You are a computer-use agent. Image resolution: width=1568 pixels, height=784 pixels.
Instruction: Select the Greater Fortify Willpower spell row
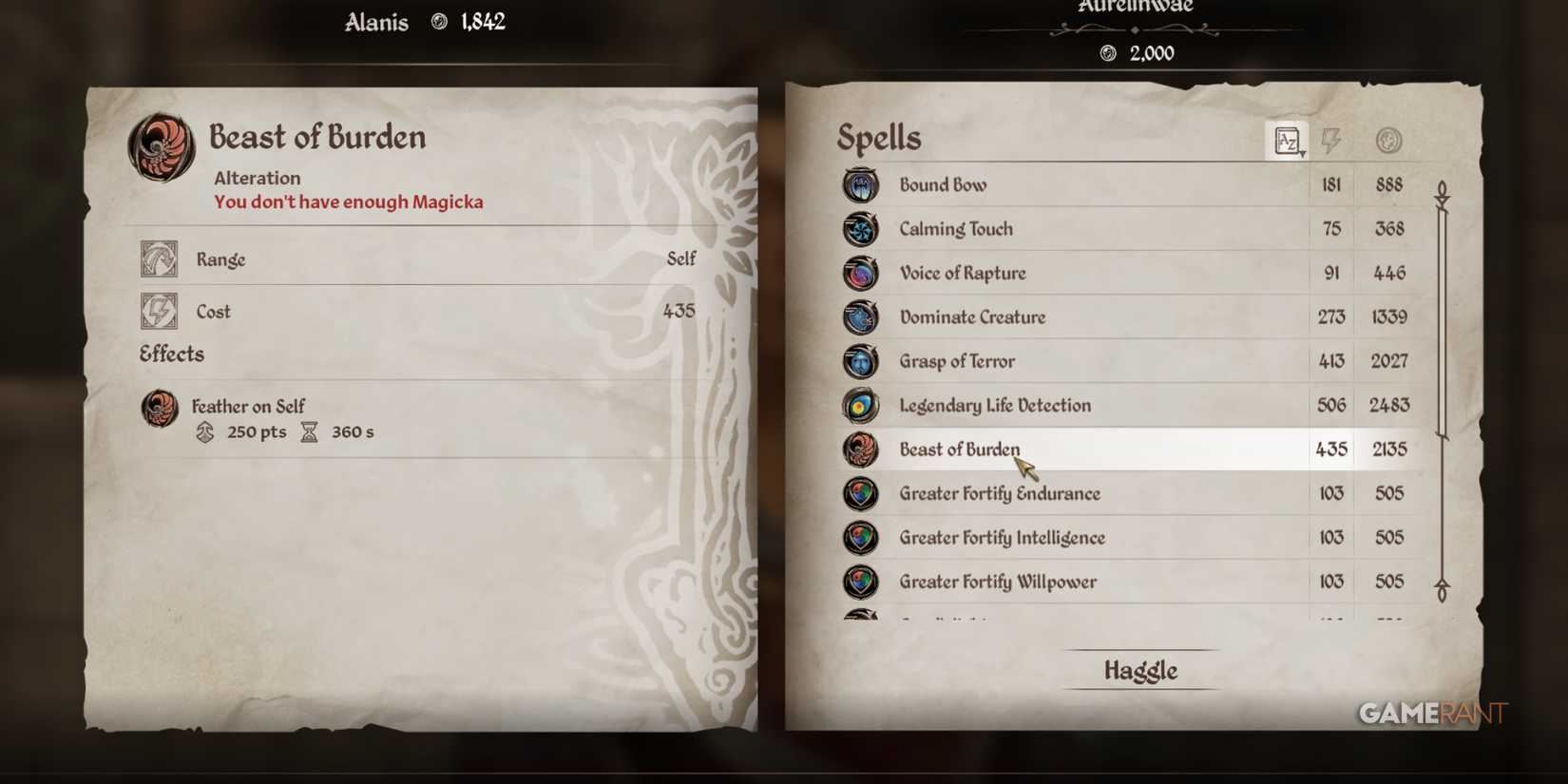coord(998,582)
